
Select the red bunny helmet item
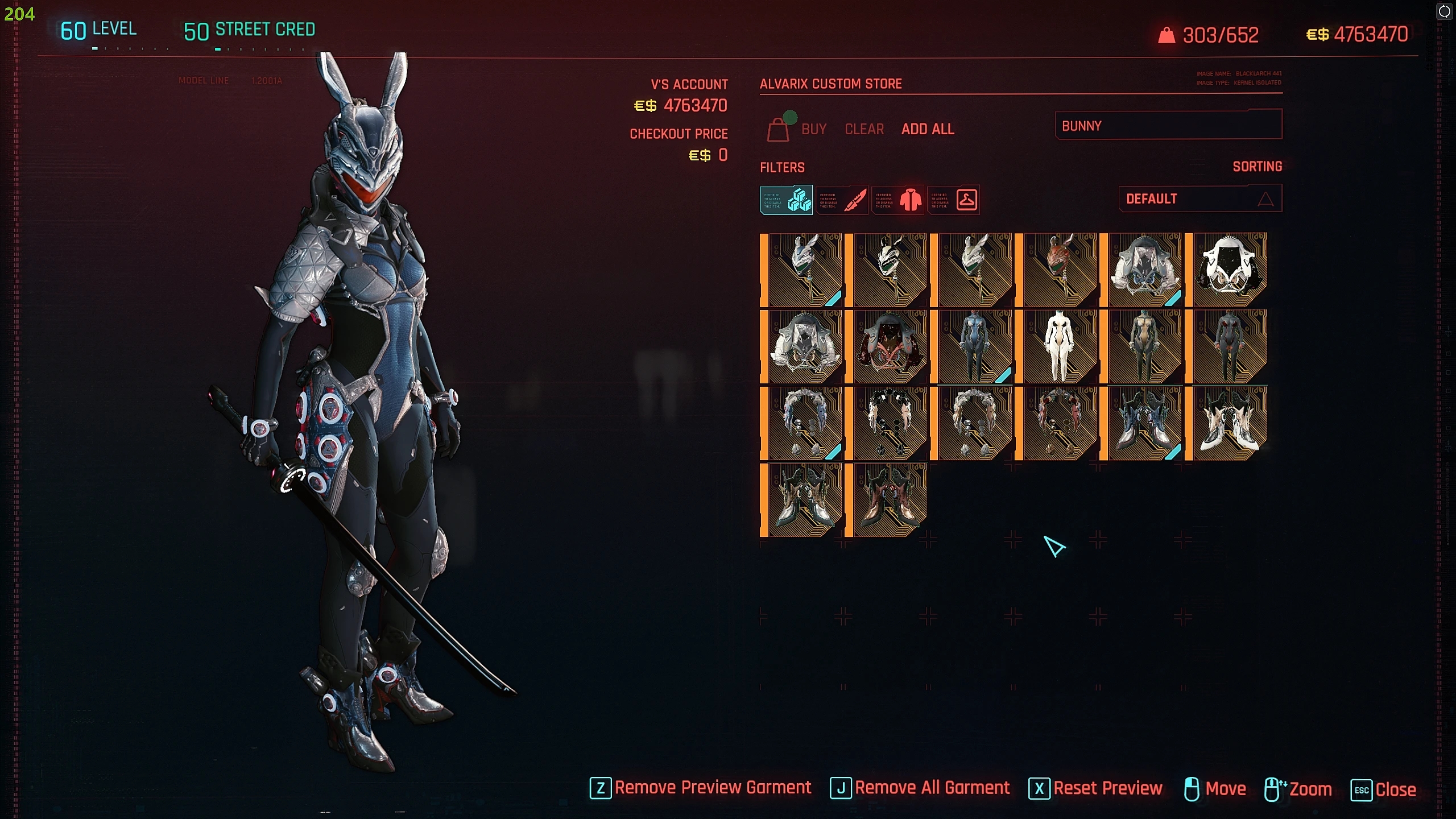point(1057,270)
